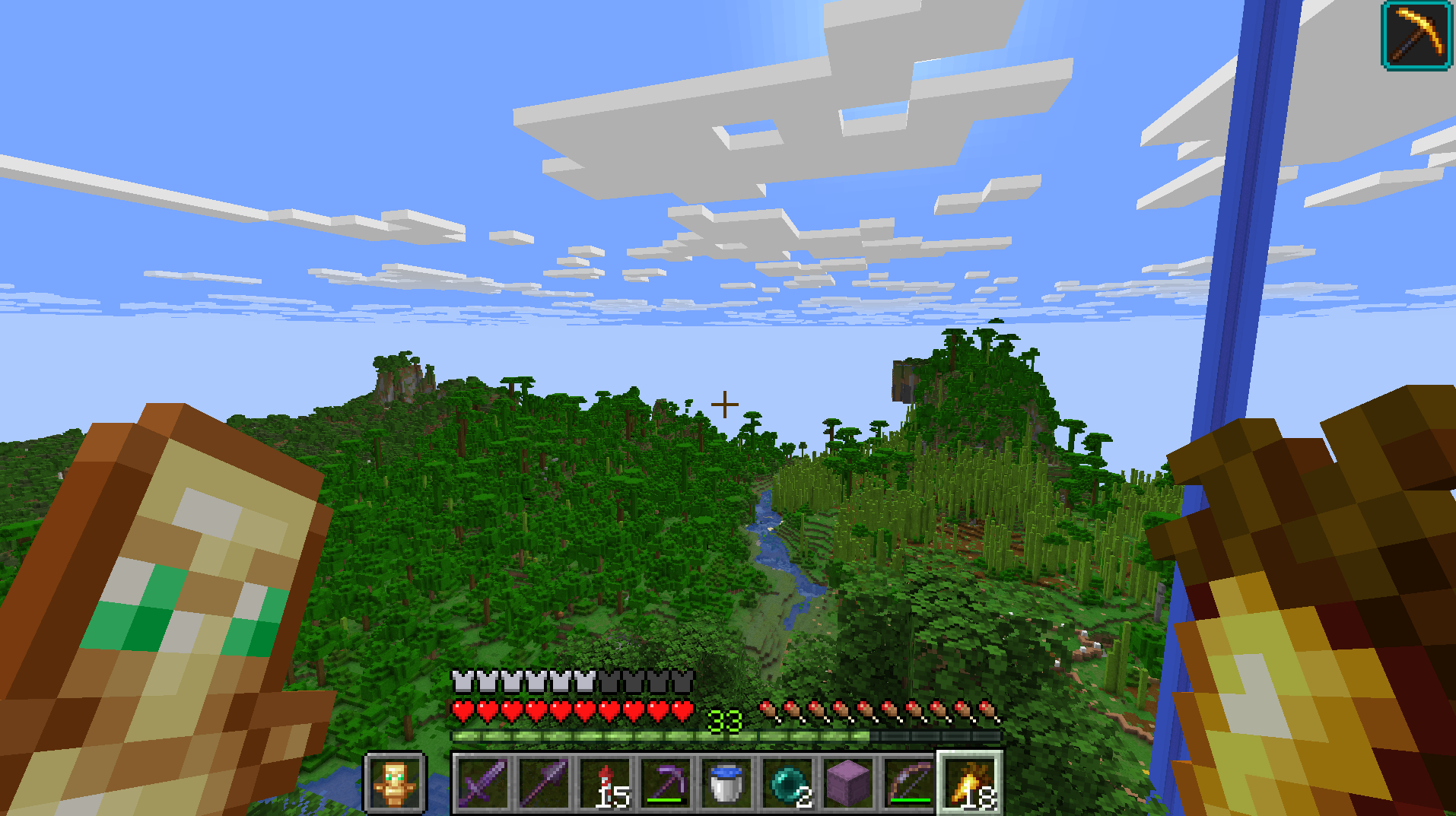Select the trident in the hotbar
Viewport: 1456px width, 816px height.
pos(545,785)
